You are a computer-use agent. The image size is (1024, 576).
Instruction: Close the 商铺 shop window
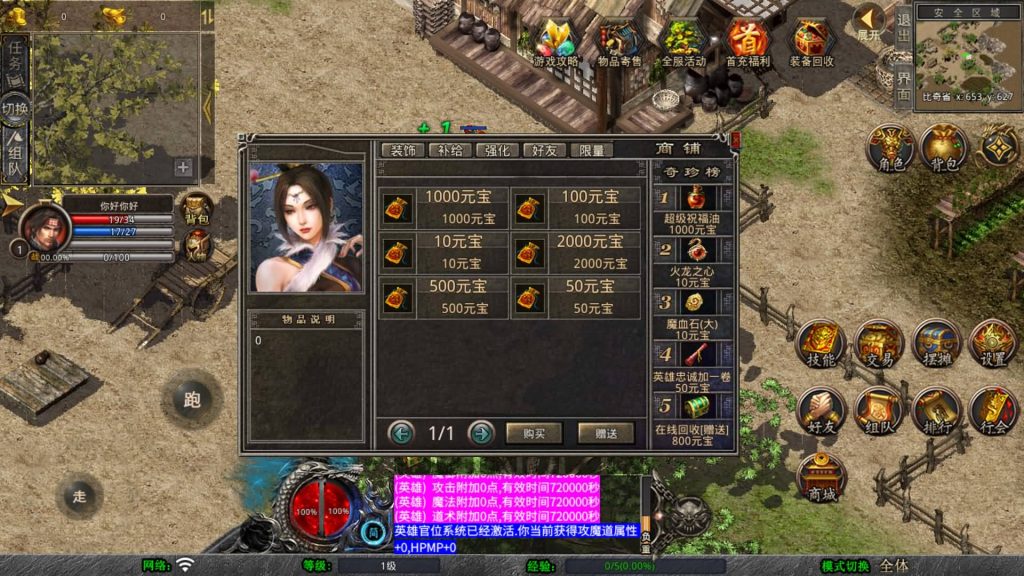tap(736, 140)
